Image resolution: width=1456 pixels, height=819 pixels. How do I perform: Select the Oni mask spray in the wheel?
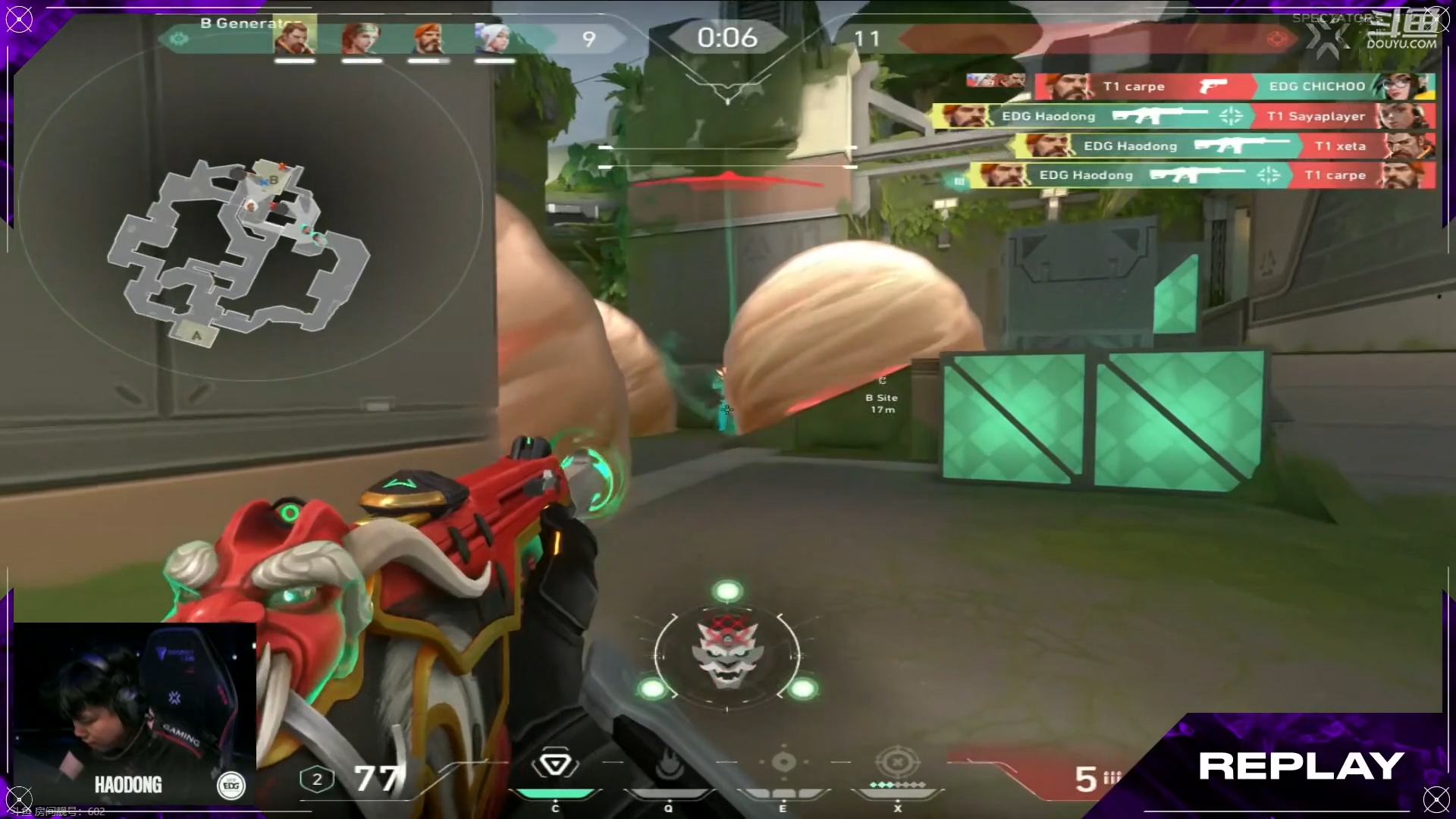coord(726,652)
